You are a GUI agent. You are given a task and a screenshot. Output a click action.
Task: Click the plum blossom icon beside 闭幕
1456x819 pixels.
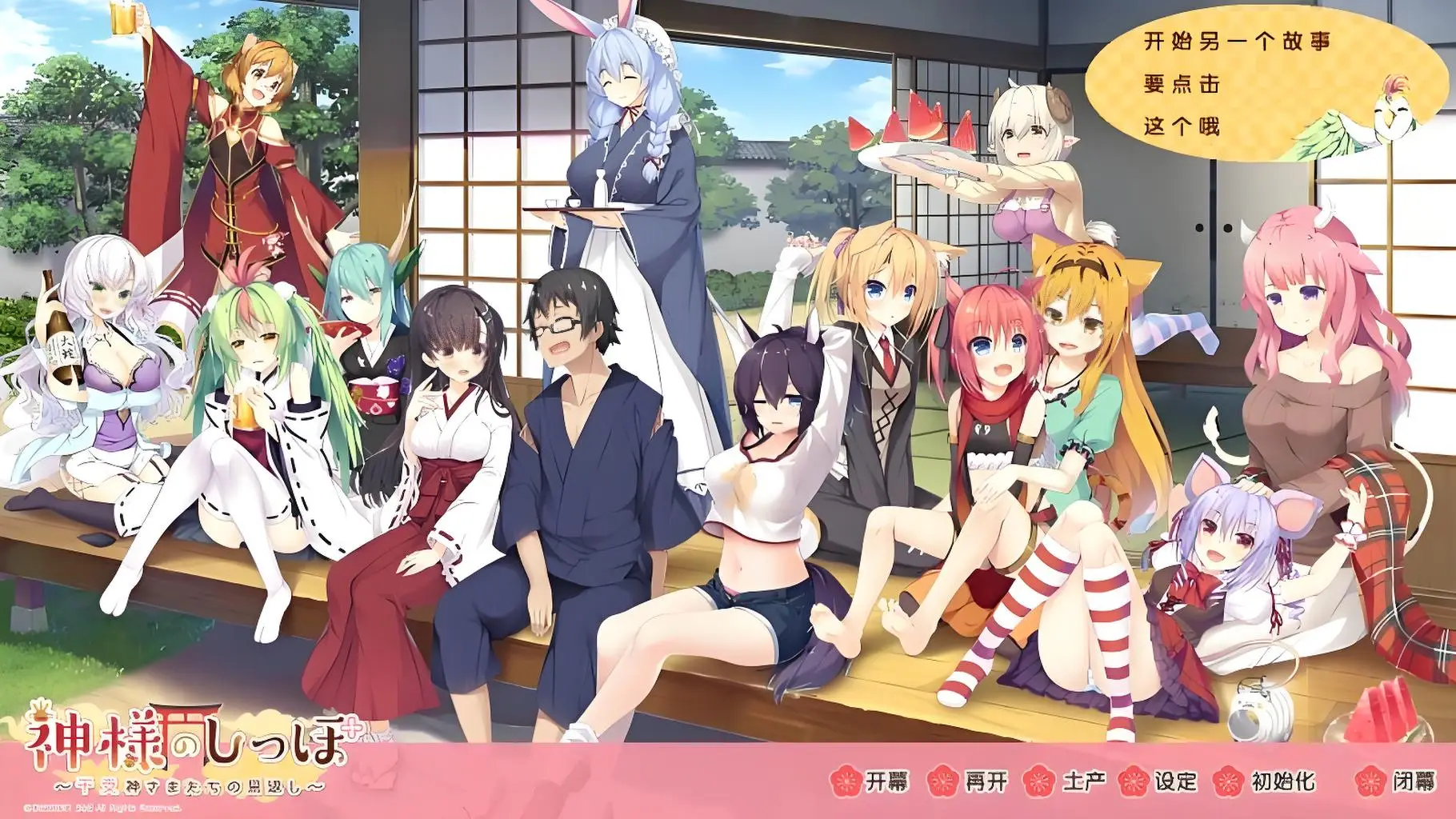(x=1371, y=781)
